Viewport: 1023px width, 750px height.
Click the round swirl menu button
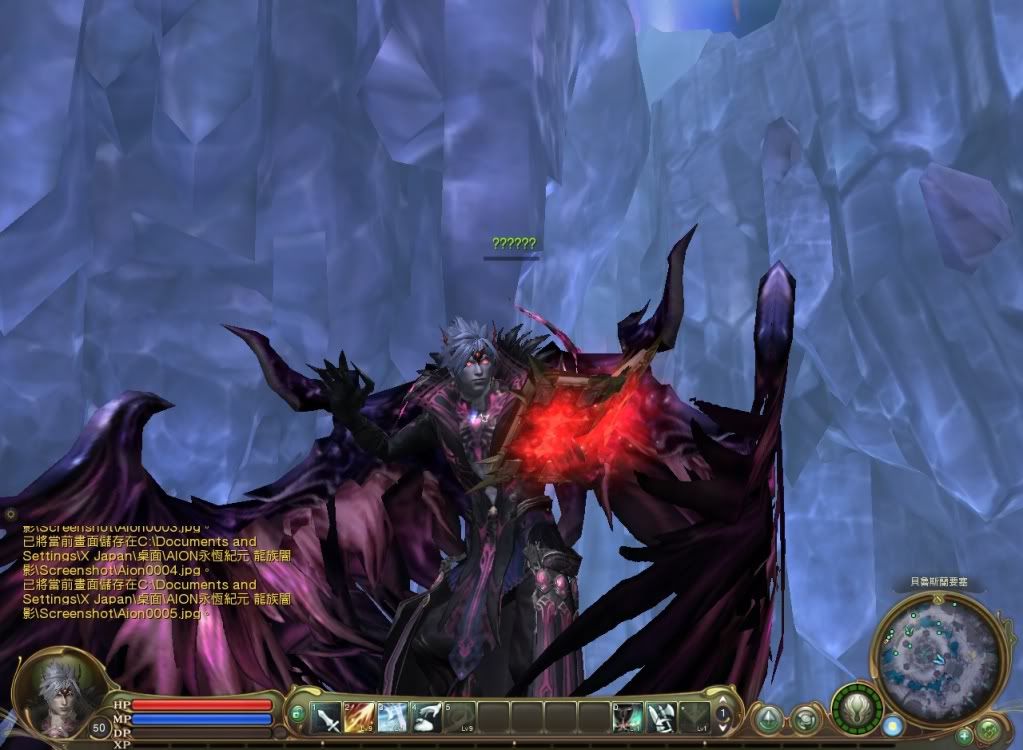pyautogui.click(x=805, y=718)
